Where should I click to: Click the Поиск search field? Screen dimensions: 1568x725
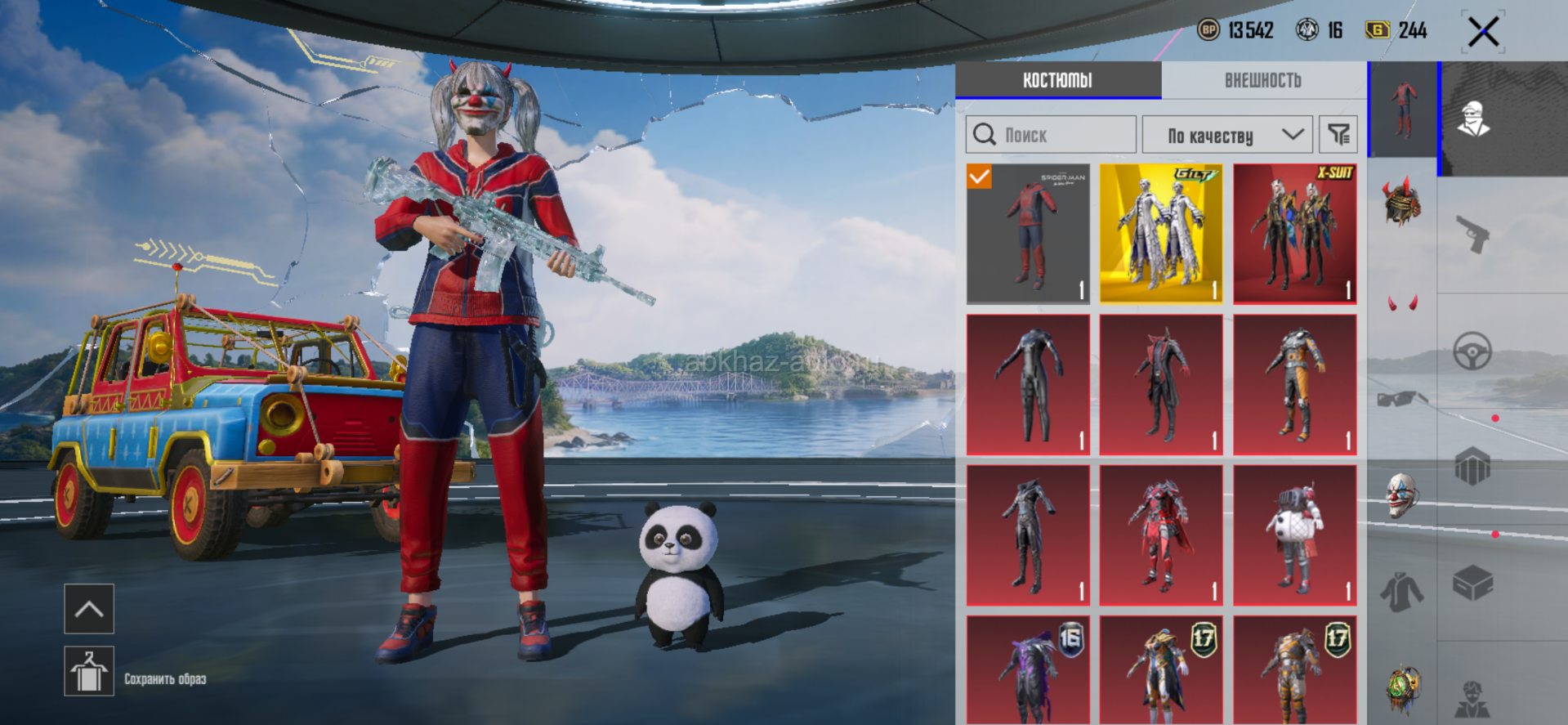pos(1051,135)
